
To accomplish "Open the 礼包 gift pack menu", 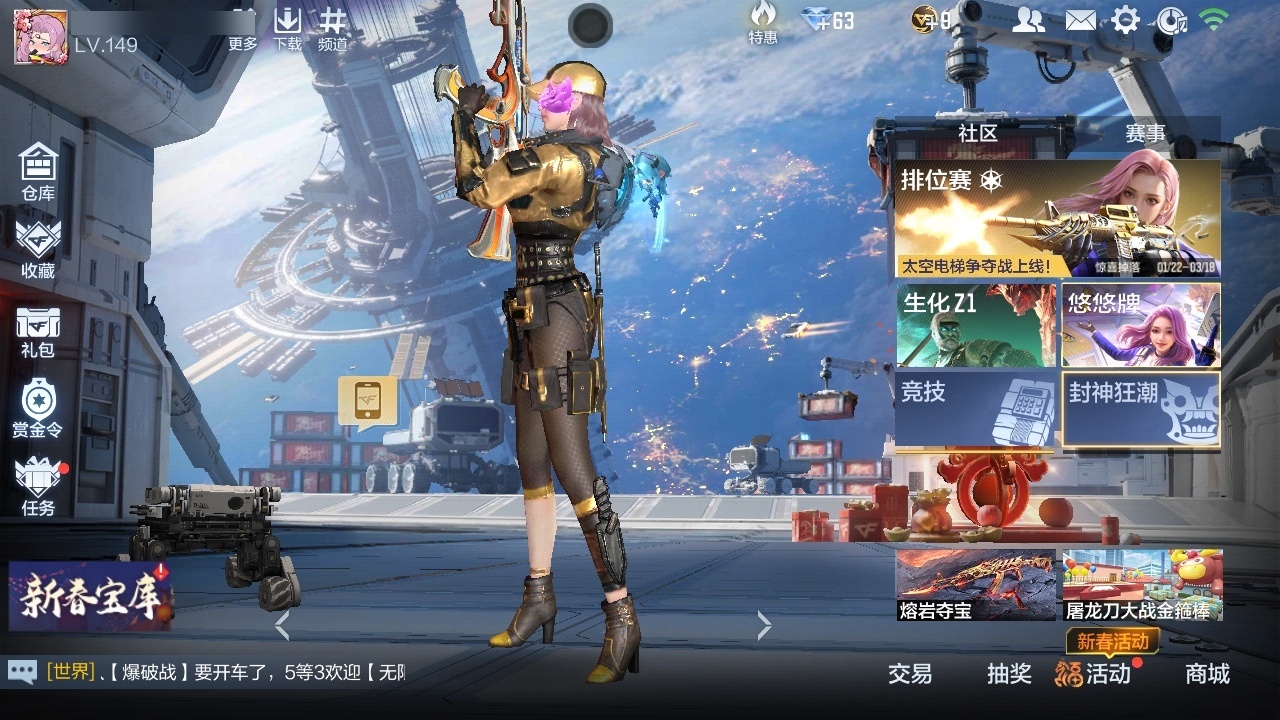I will coord(38,332).
